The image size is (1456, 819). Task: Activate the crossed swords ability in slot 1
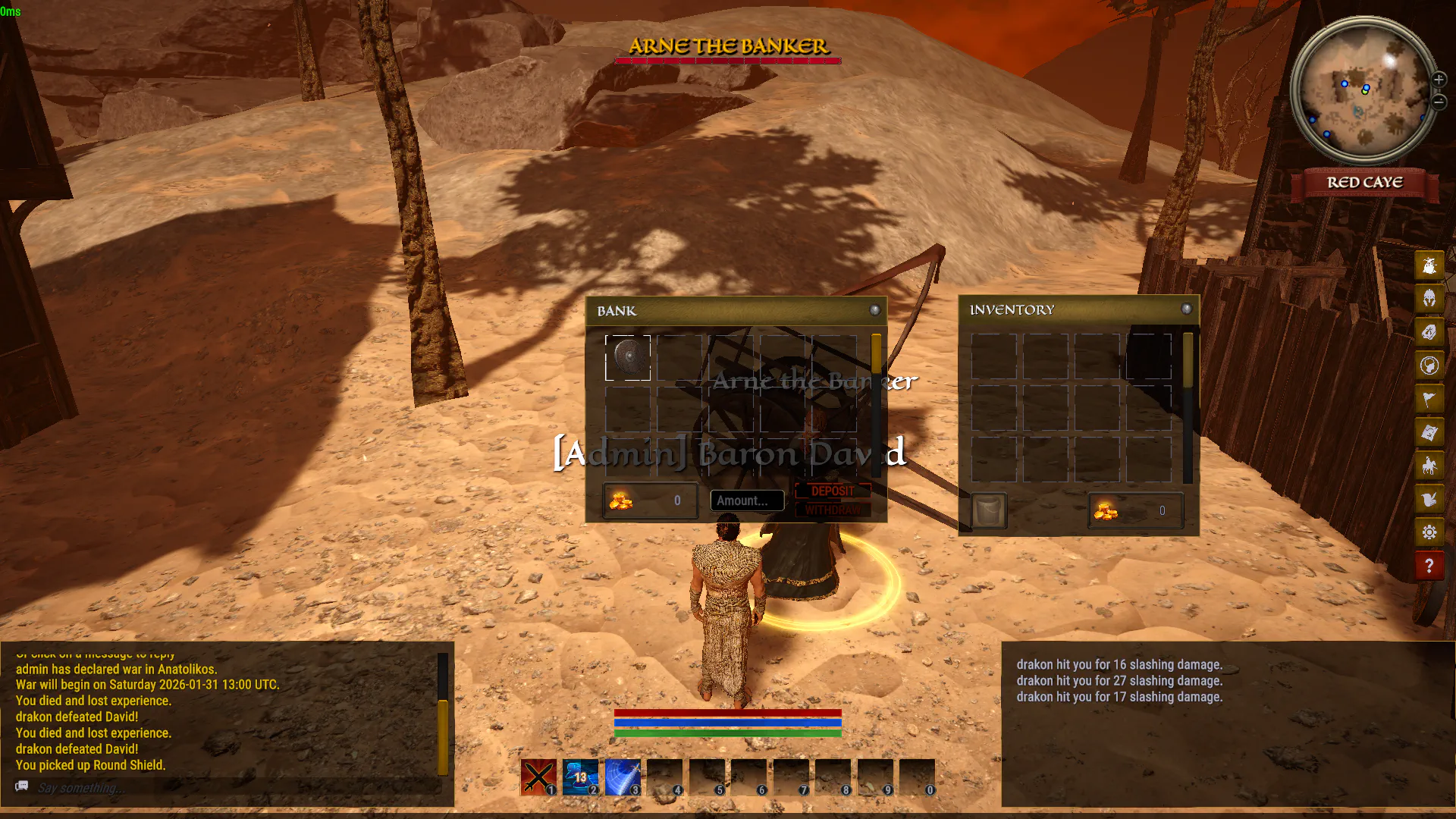tap(538, 777)
